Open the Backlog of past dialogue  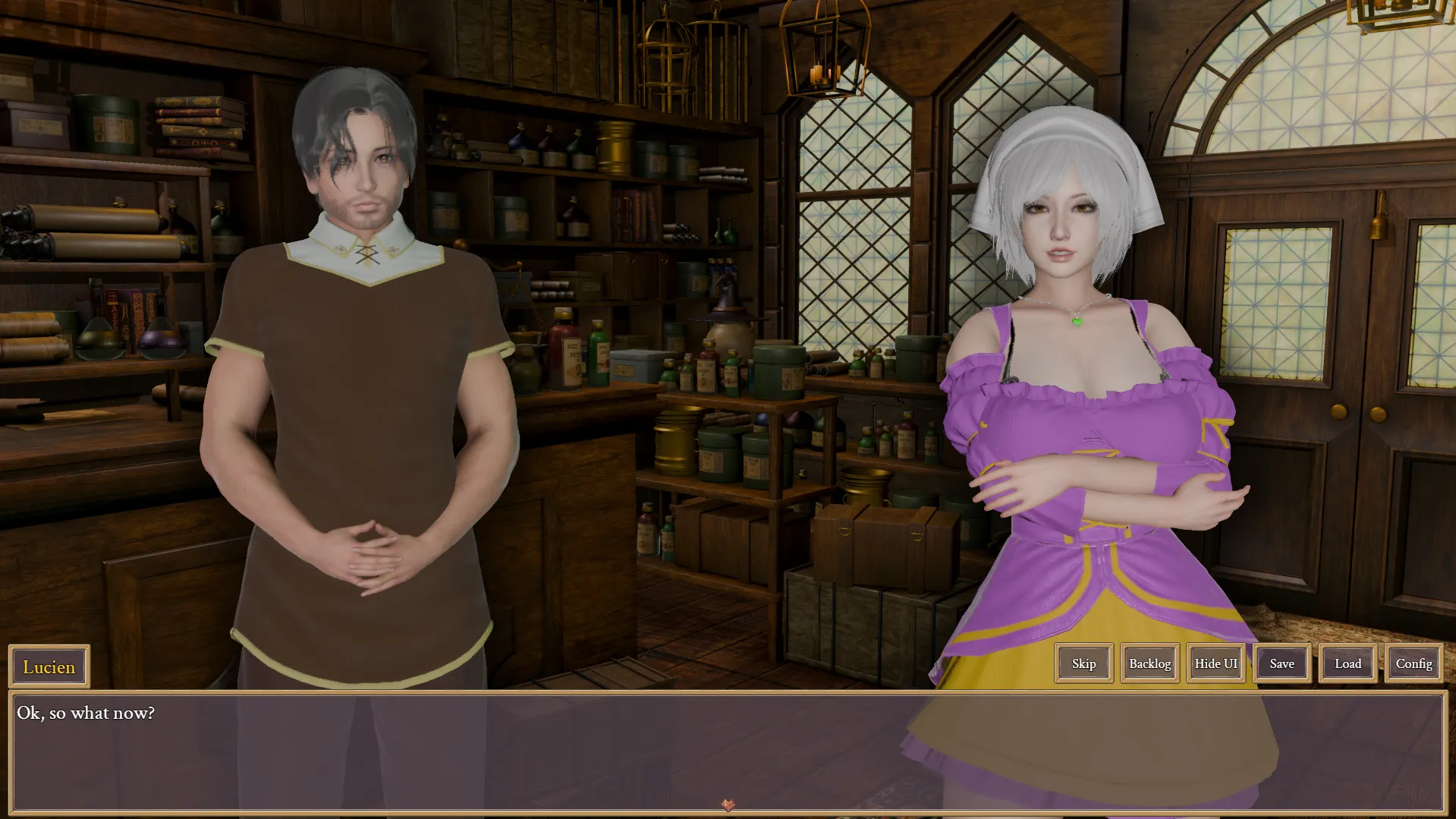pos(1149,663)
